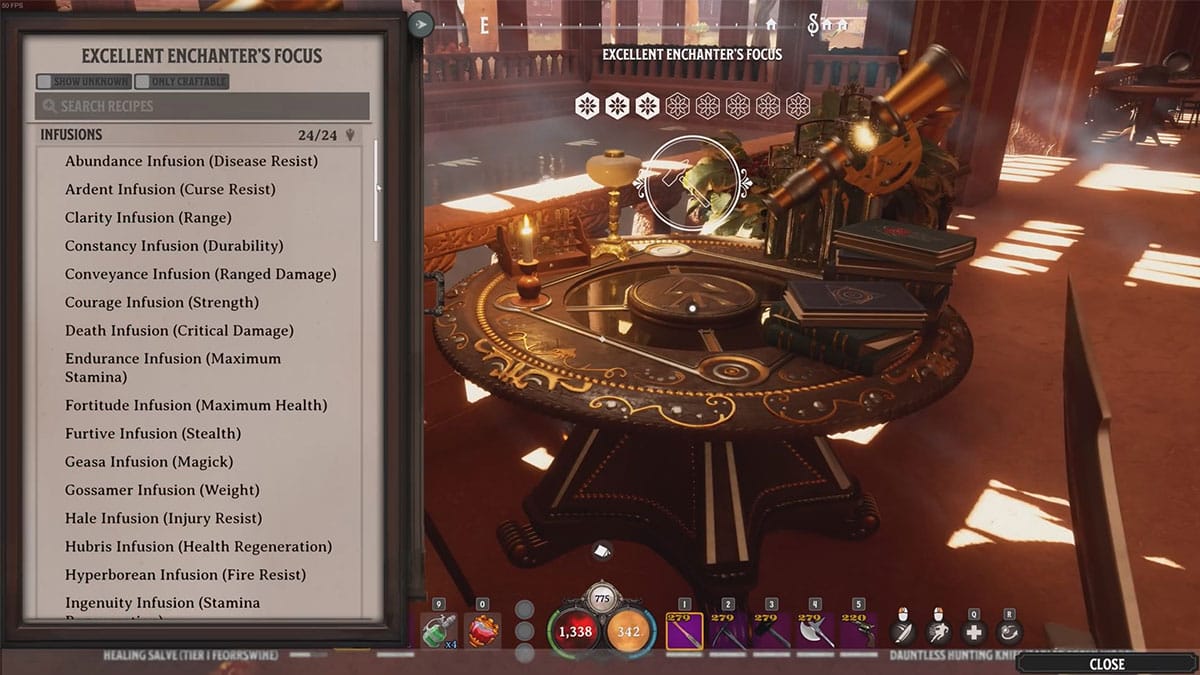
Task: Choose Hyperborean Infusion (Fire Resist)
Action: [x=185, y=575]
